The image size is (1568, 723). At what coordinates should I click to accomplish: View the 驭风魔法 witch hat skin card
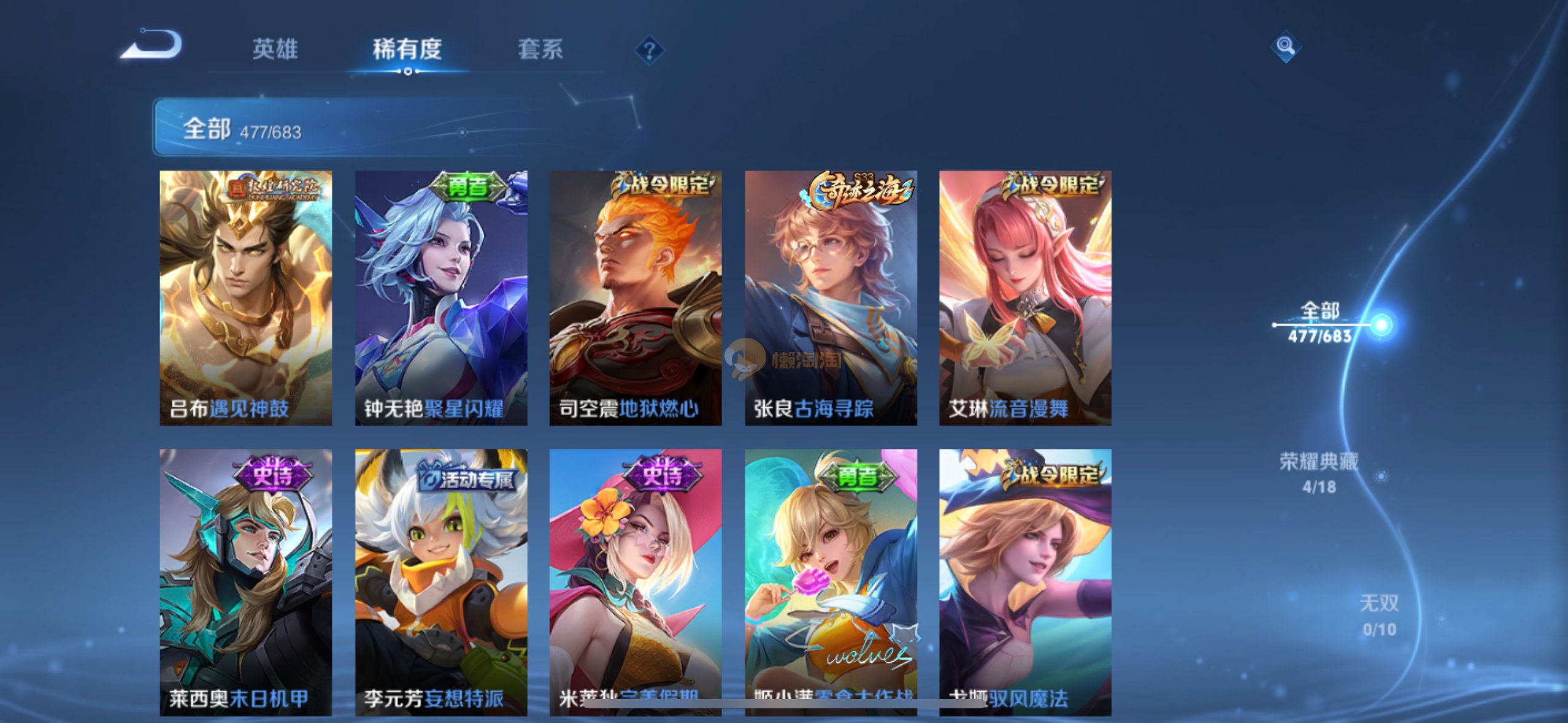point(1025,581)
